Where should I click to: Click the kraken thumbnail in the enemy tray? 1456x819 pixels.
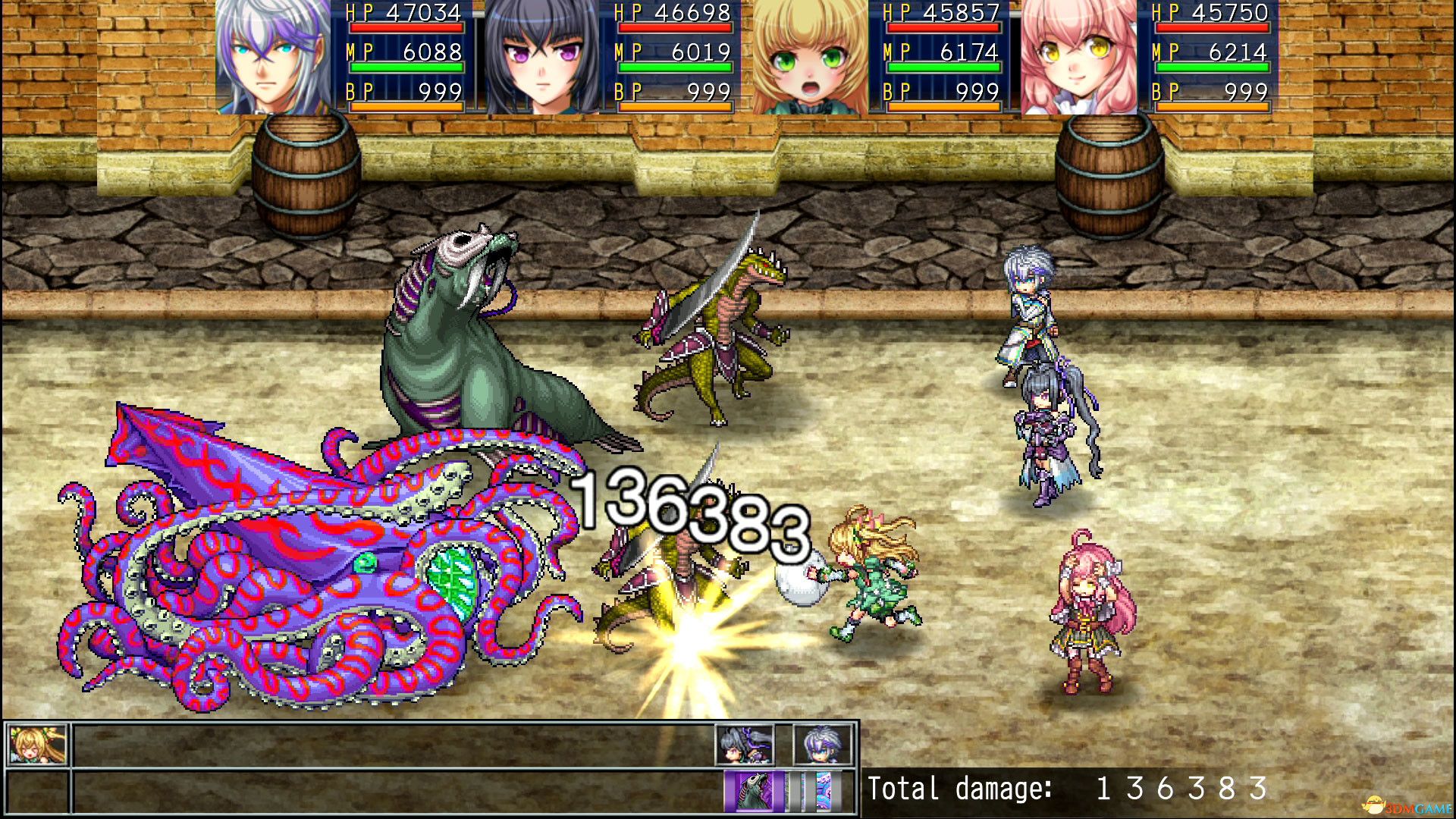823,791
